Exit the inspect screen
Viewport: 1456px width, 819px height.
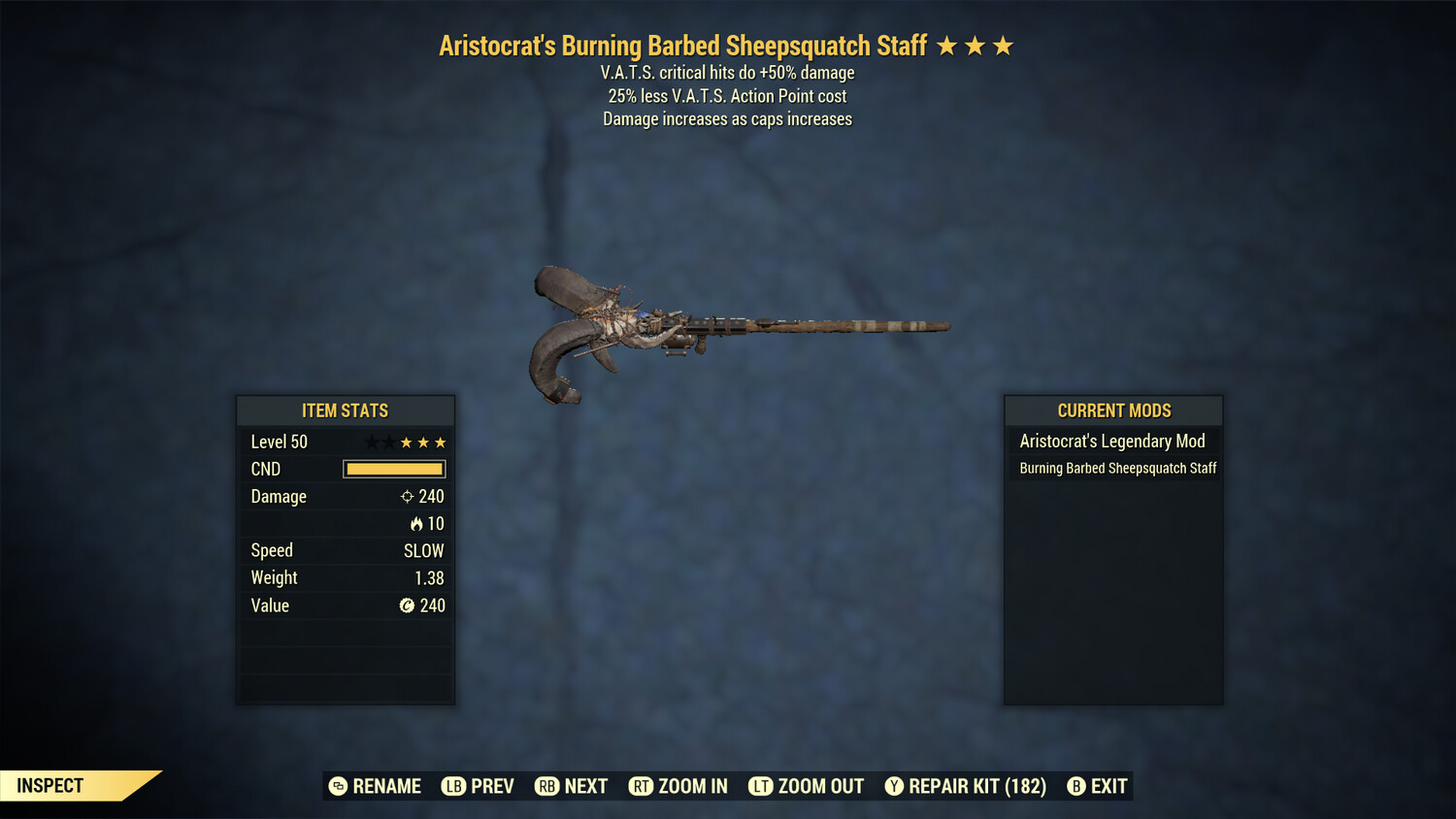(x=1098, y=786)
